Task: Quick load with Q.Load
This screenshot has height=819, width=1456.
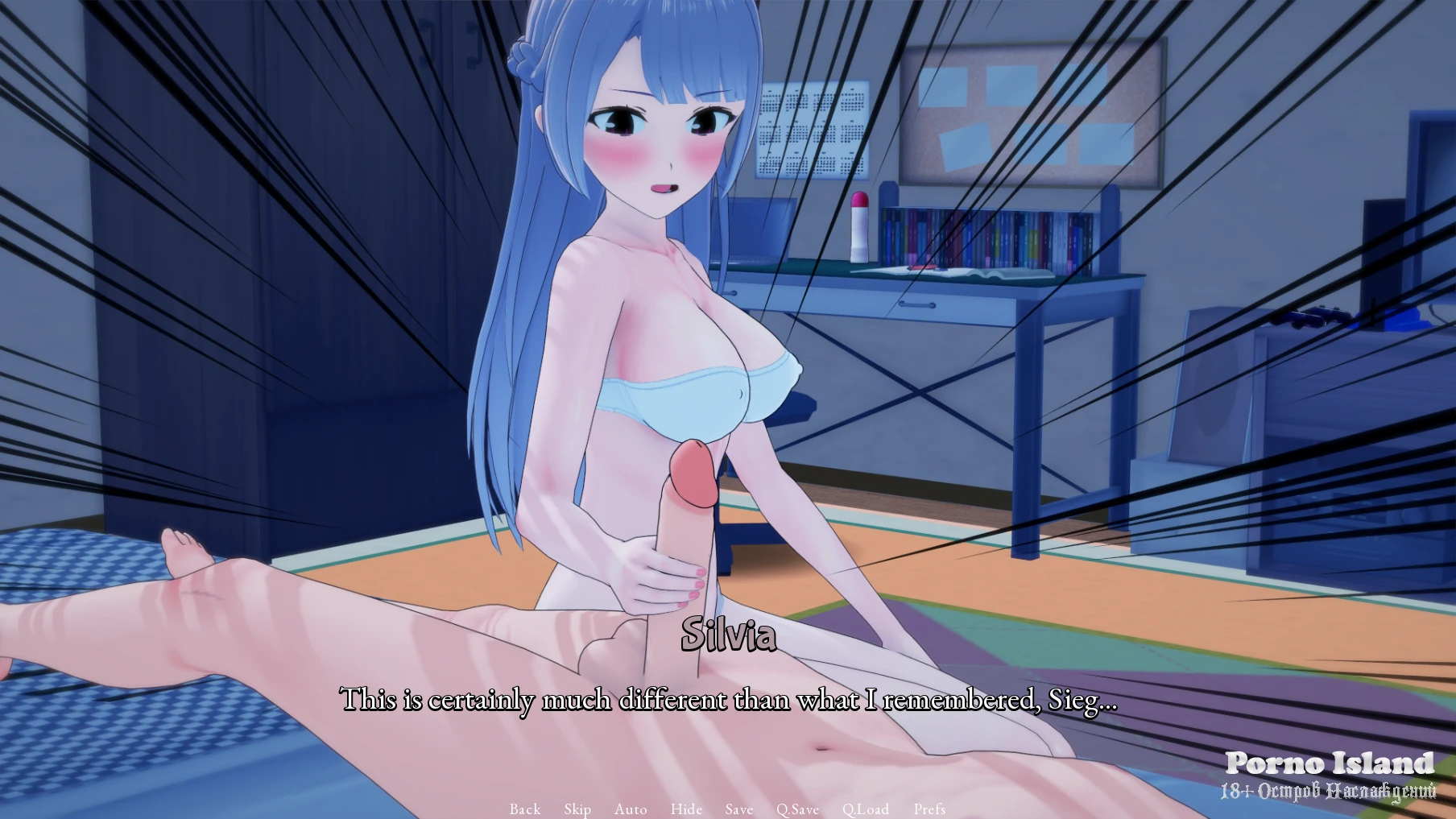Action: (866, 809)
